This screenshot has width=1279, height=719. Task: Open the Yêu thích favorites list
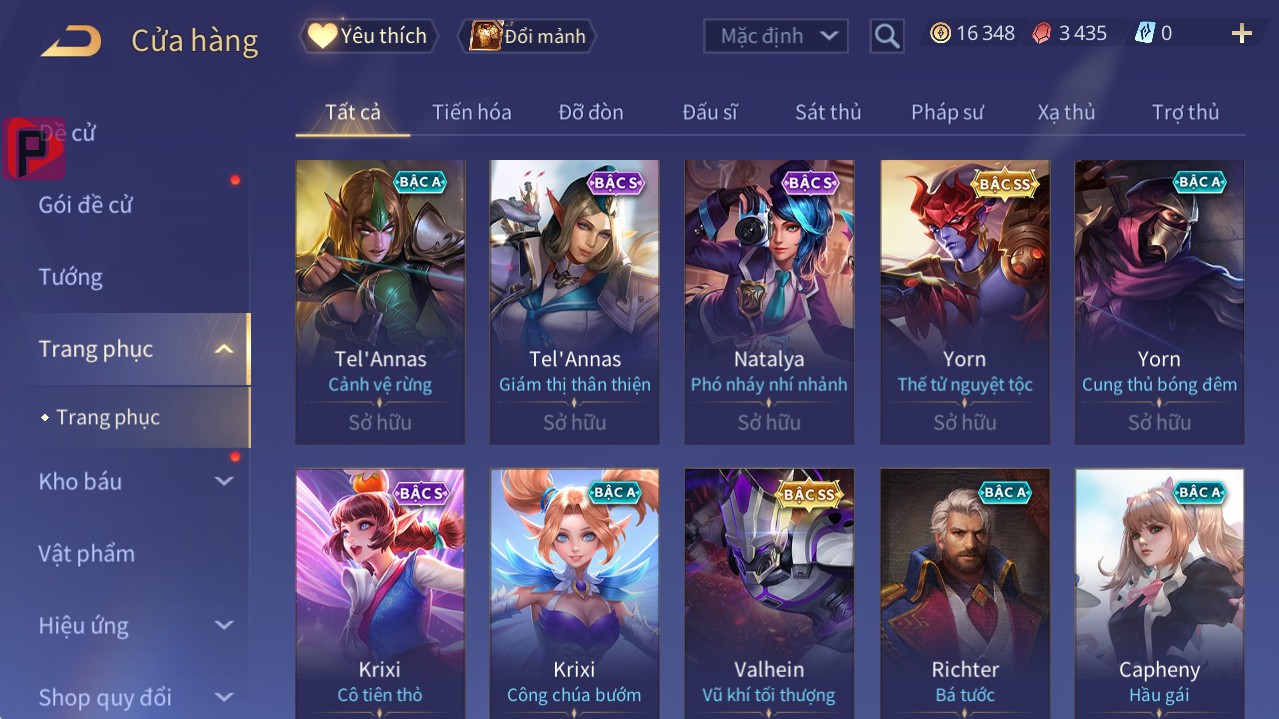pyautogui.click(x=367, y=36)
